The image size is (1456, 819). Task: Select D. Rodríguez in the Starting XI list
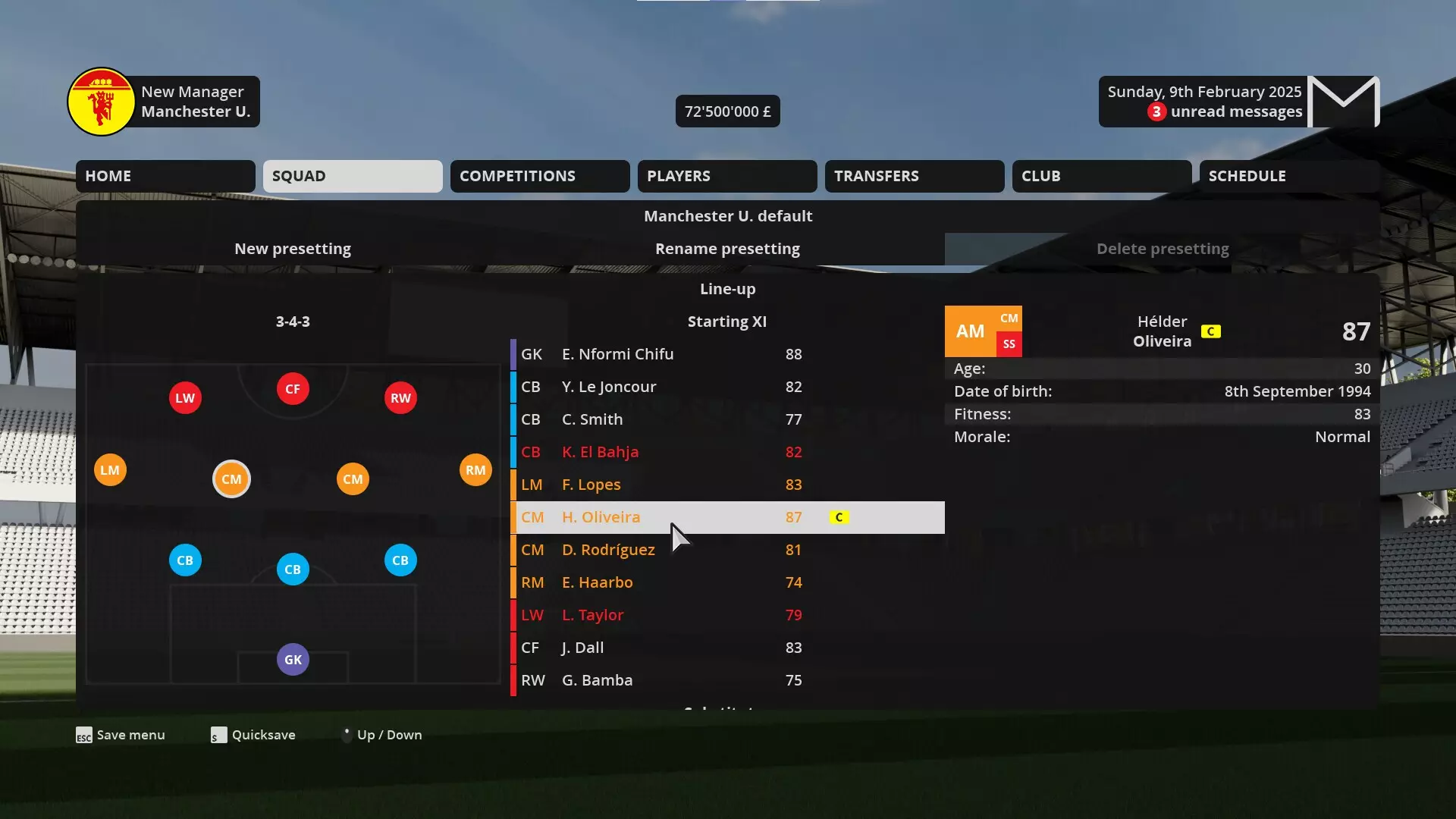point(609,549)
